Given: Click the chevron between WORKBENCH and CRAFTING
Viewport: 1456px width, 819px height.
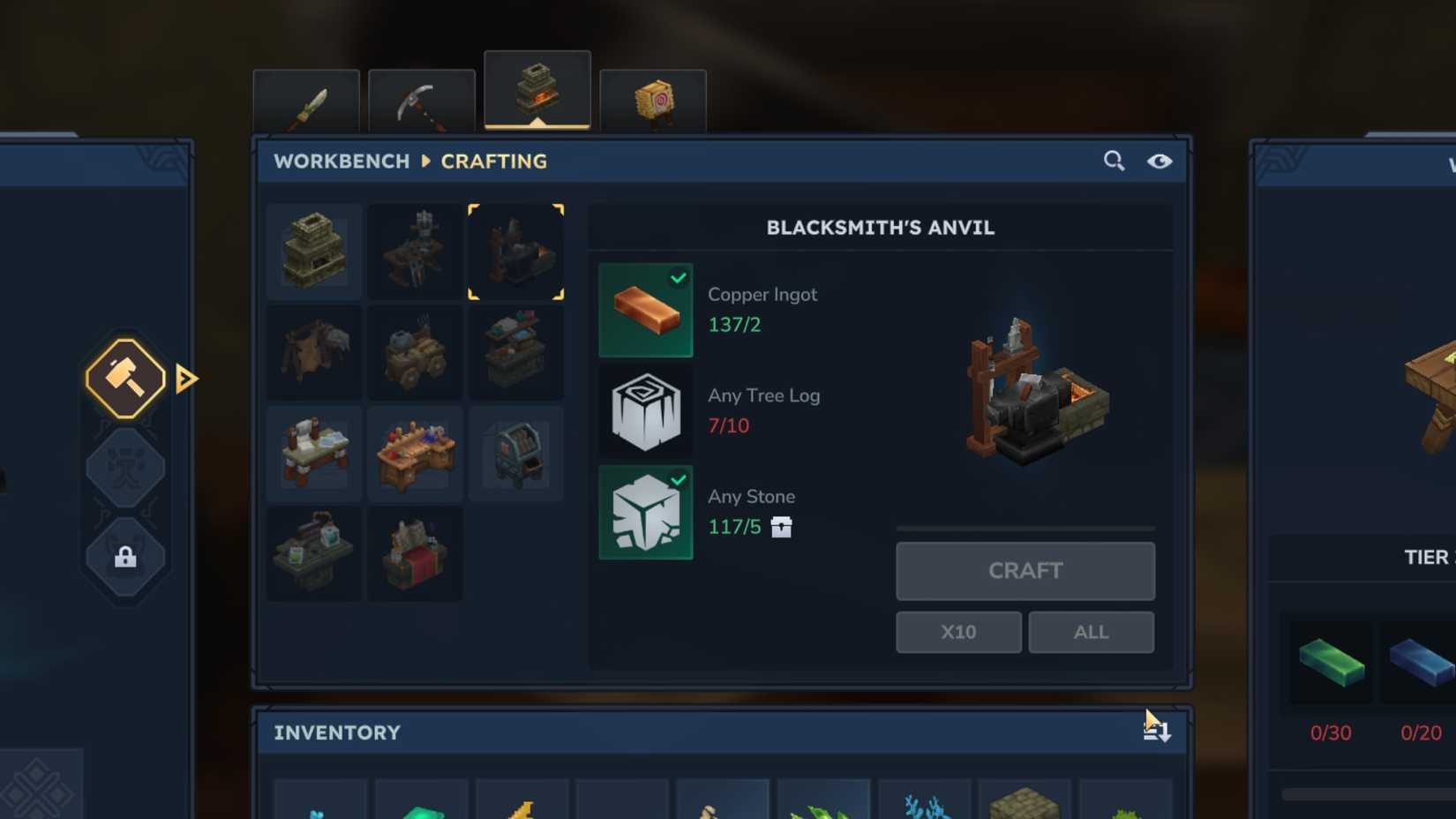Looking at the screenshot, I should pos(425,162).
